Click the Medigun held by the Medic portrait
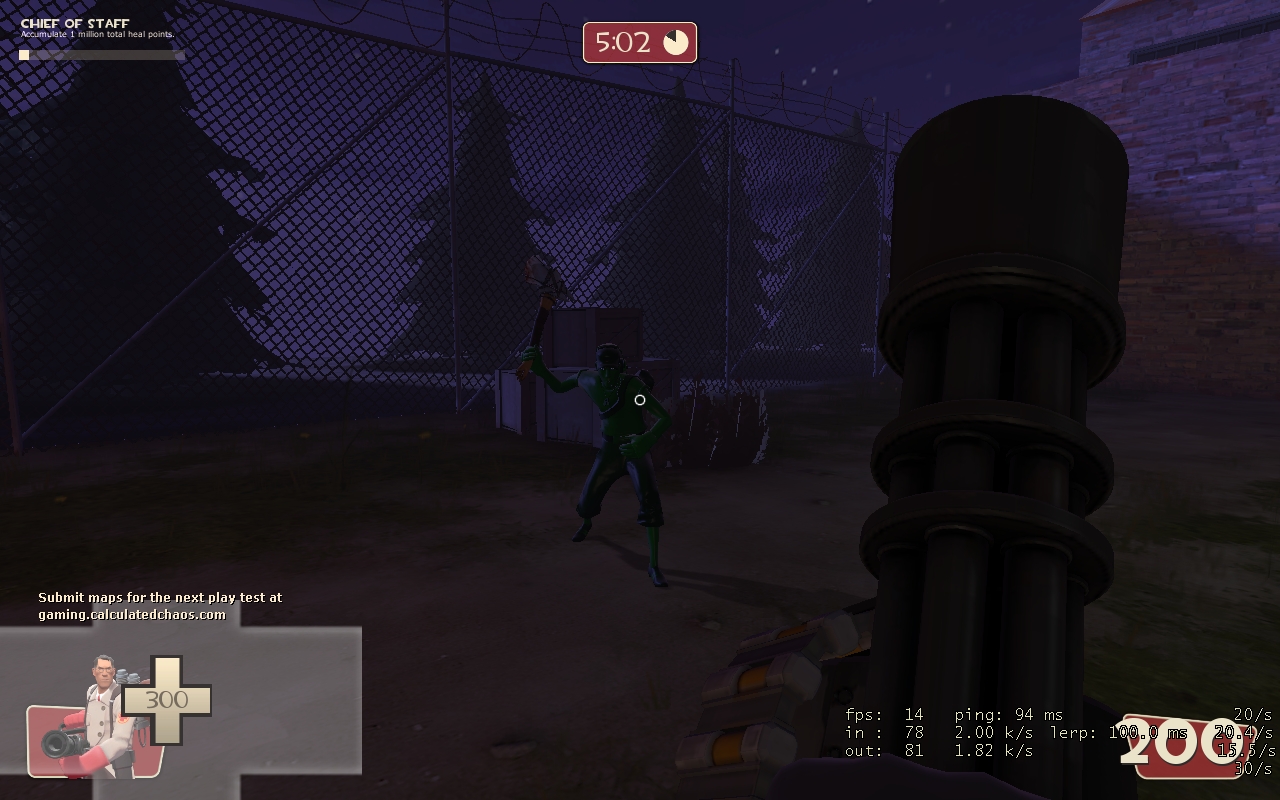 coord(60,743)
